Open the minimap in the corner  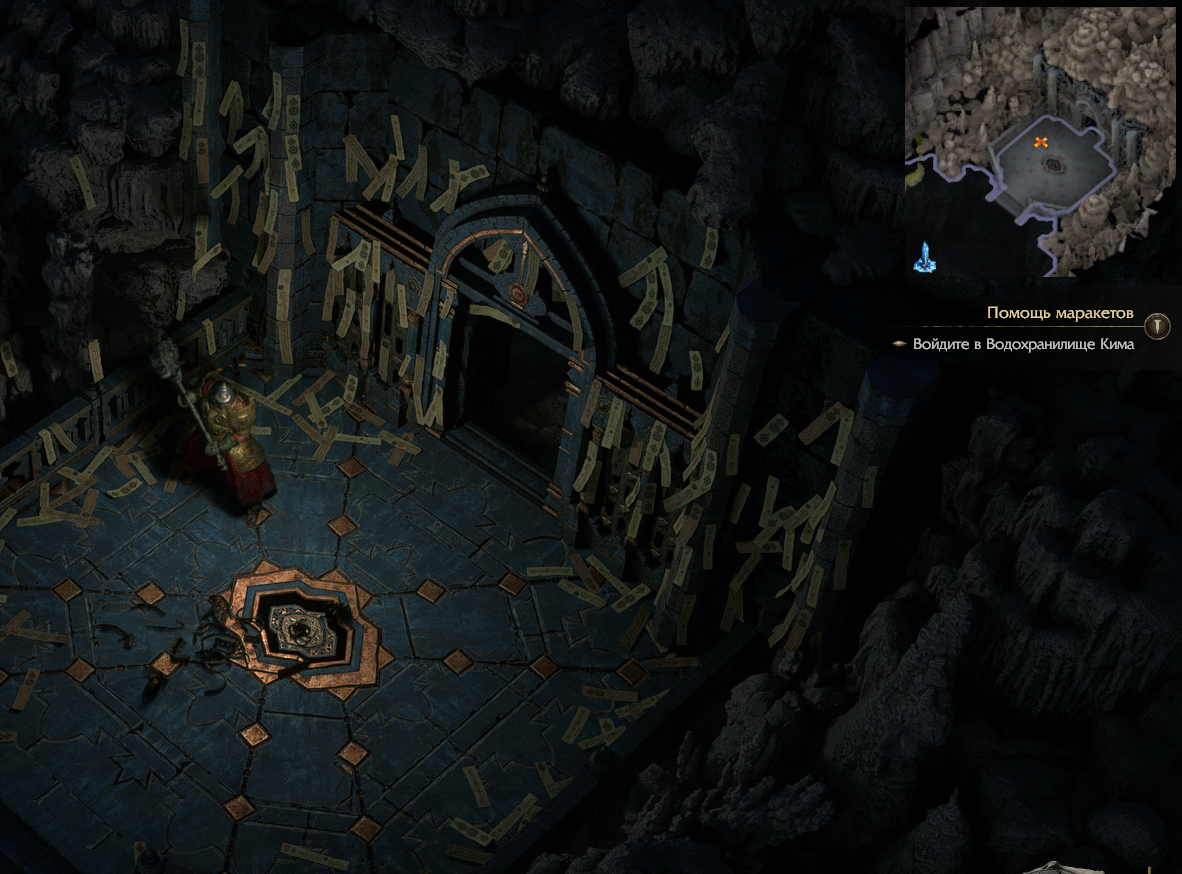[x=1040, y=141]
